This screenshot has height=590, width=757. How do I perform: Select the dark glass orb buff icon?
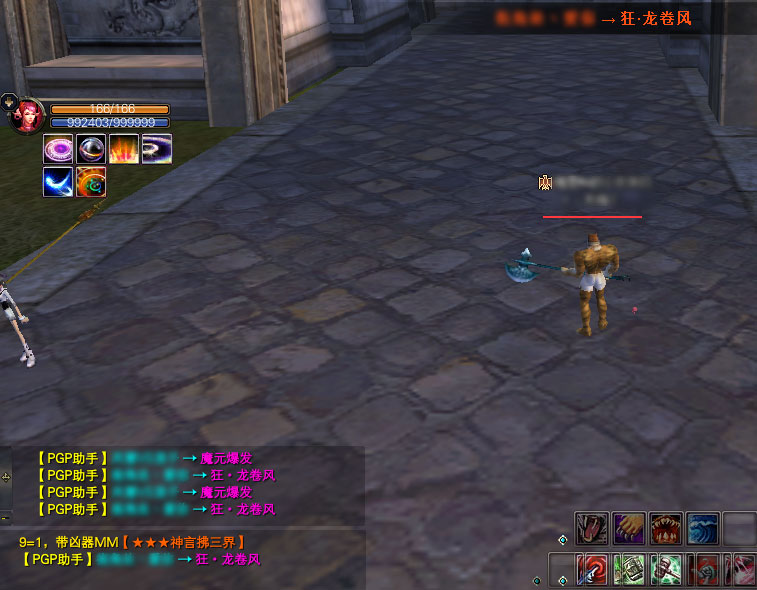tap(90, 149)
